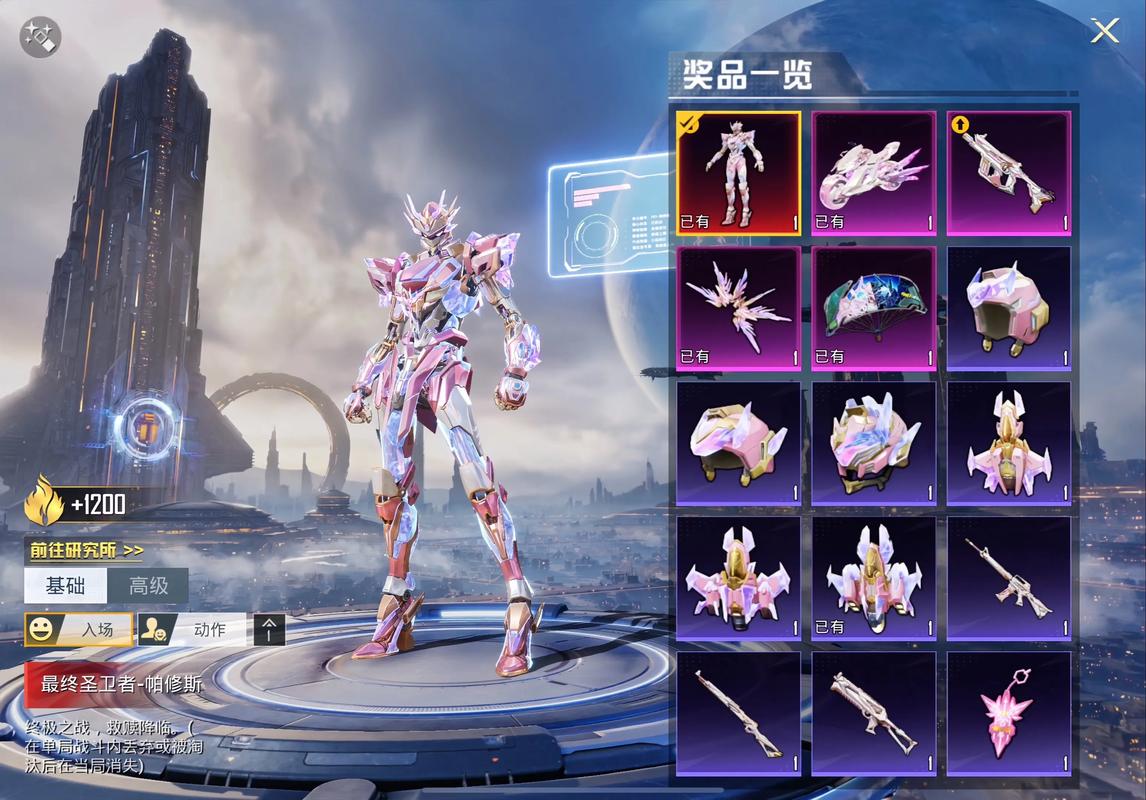Select the white M4-style rifle prize
The width and height of the screenshot is (1146, 800).
click(x=1009, y=578)
